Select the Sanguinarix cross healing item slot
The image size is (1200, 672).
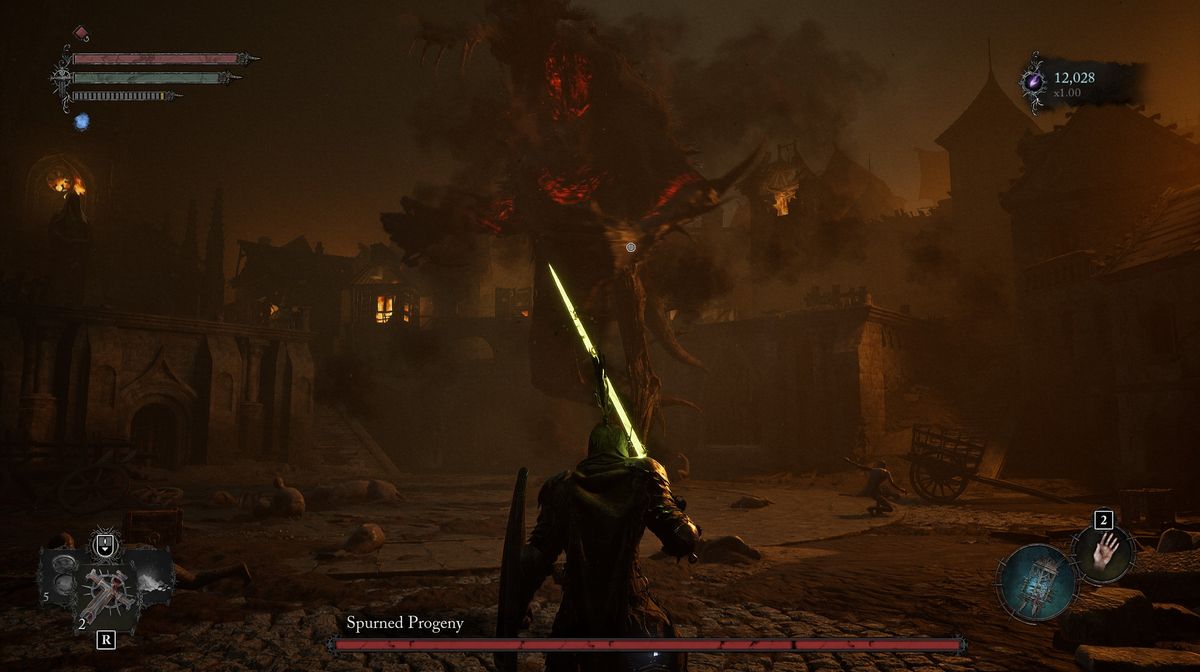(x=102, y=590)
